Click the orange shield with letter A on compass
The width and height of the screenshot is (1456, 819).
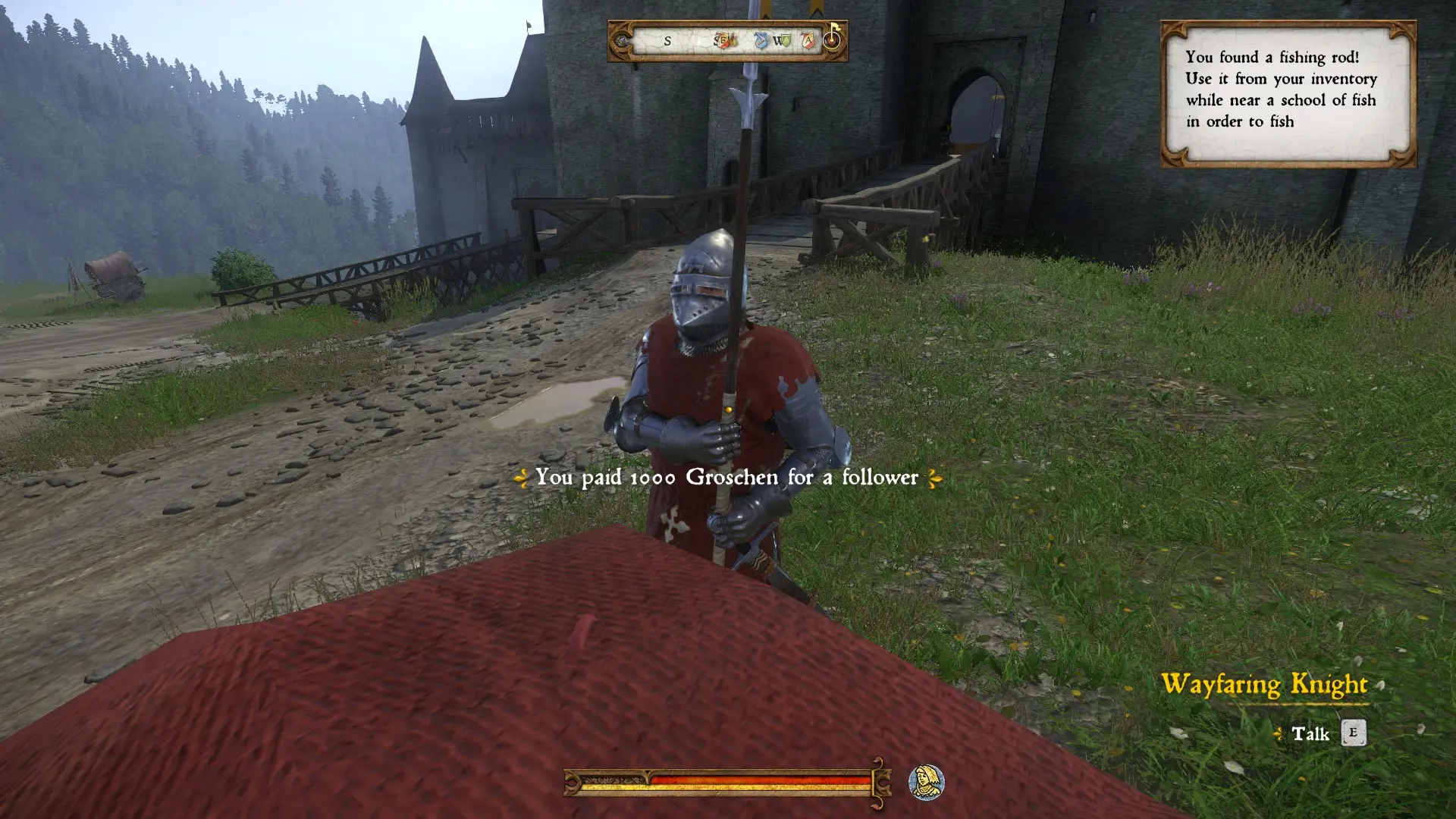point(808,41)
